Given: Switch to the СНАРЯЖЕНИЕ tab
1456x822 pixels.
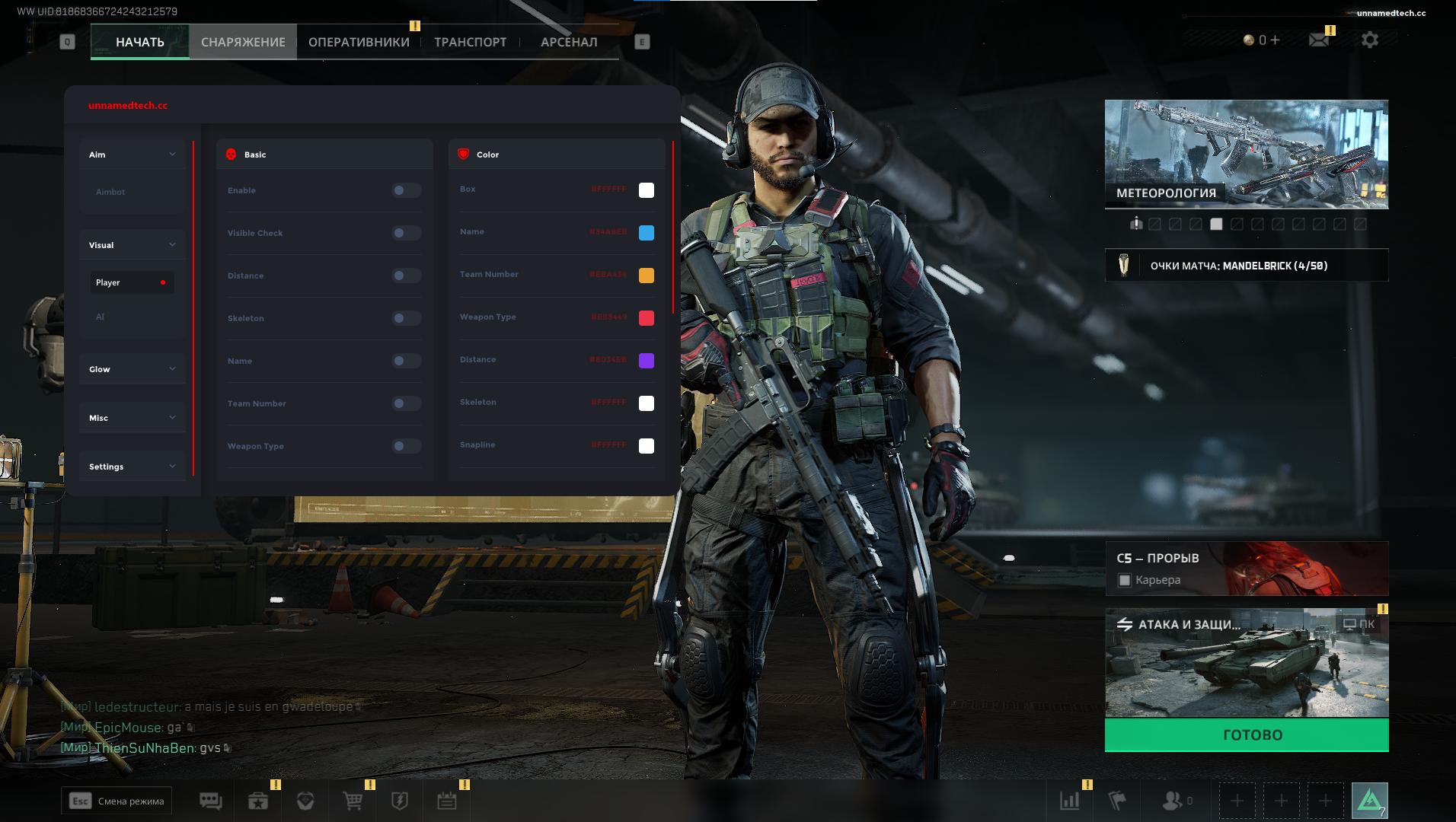Looking at the screenshot, I should tap(243, 42).
